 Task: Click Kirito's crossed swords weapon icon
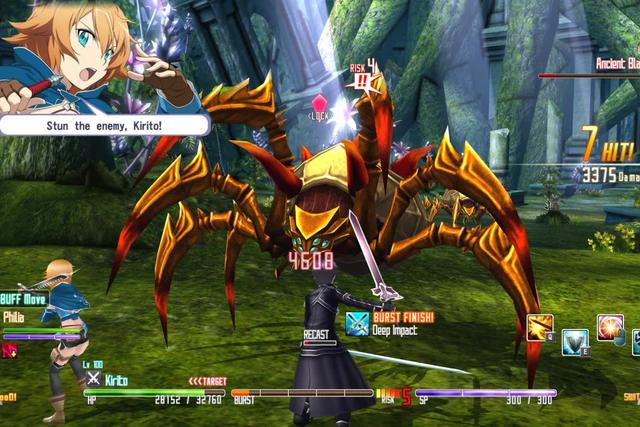[93, 379]
